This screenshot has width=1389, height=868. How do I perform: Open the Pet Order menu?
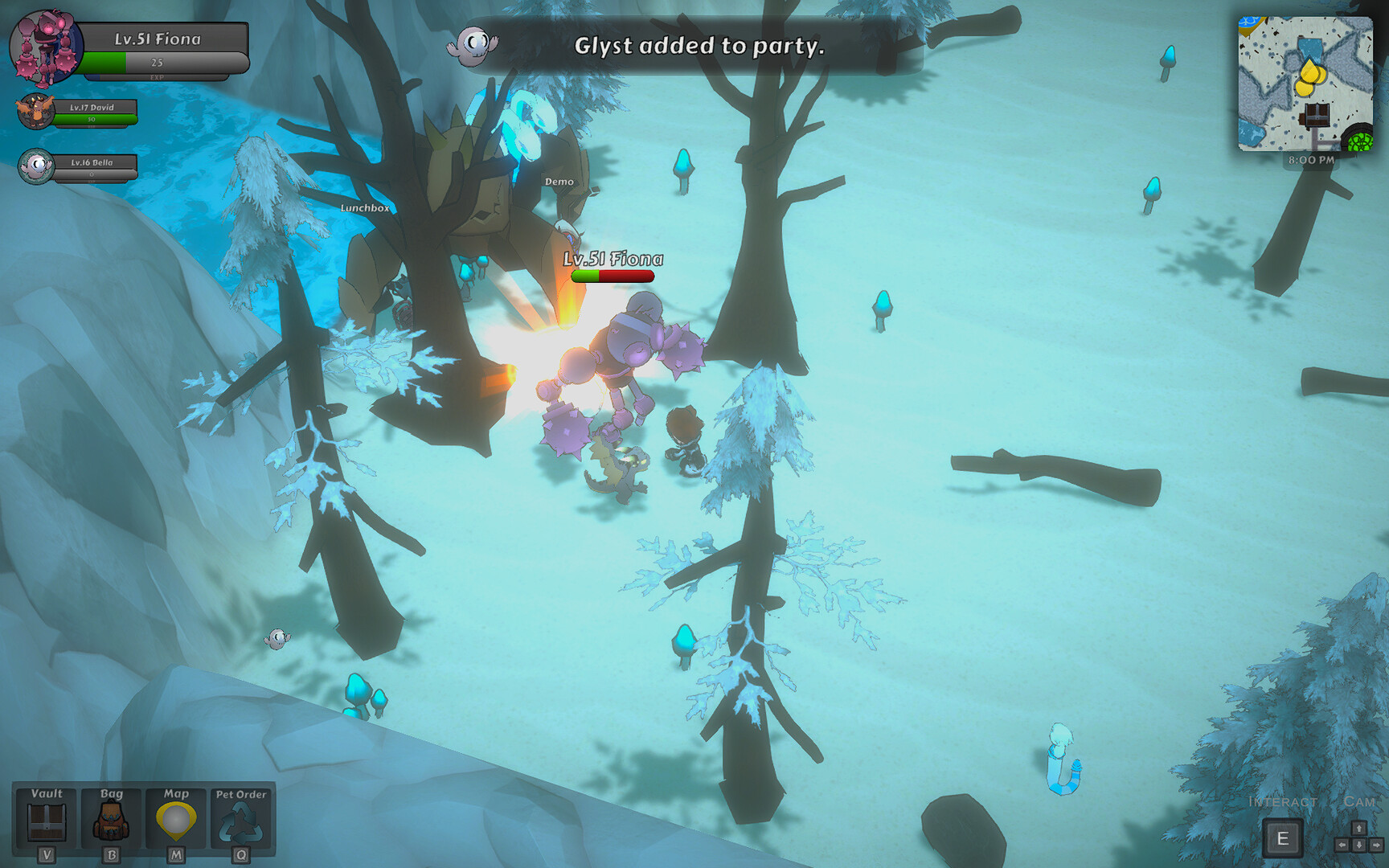tap(240, 820)
